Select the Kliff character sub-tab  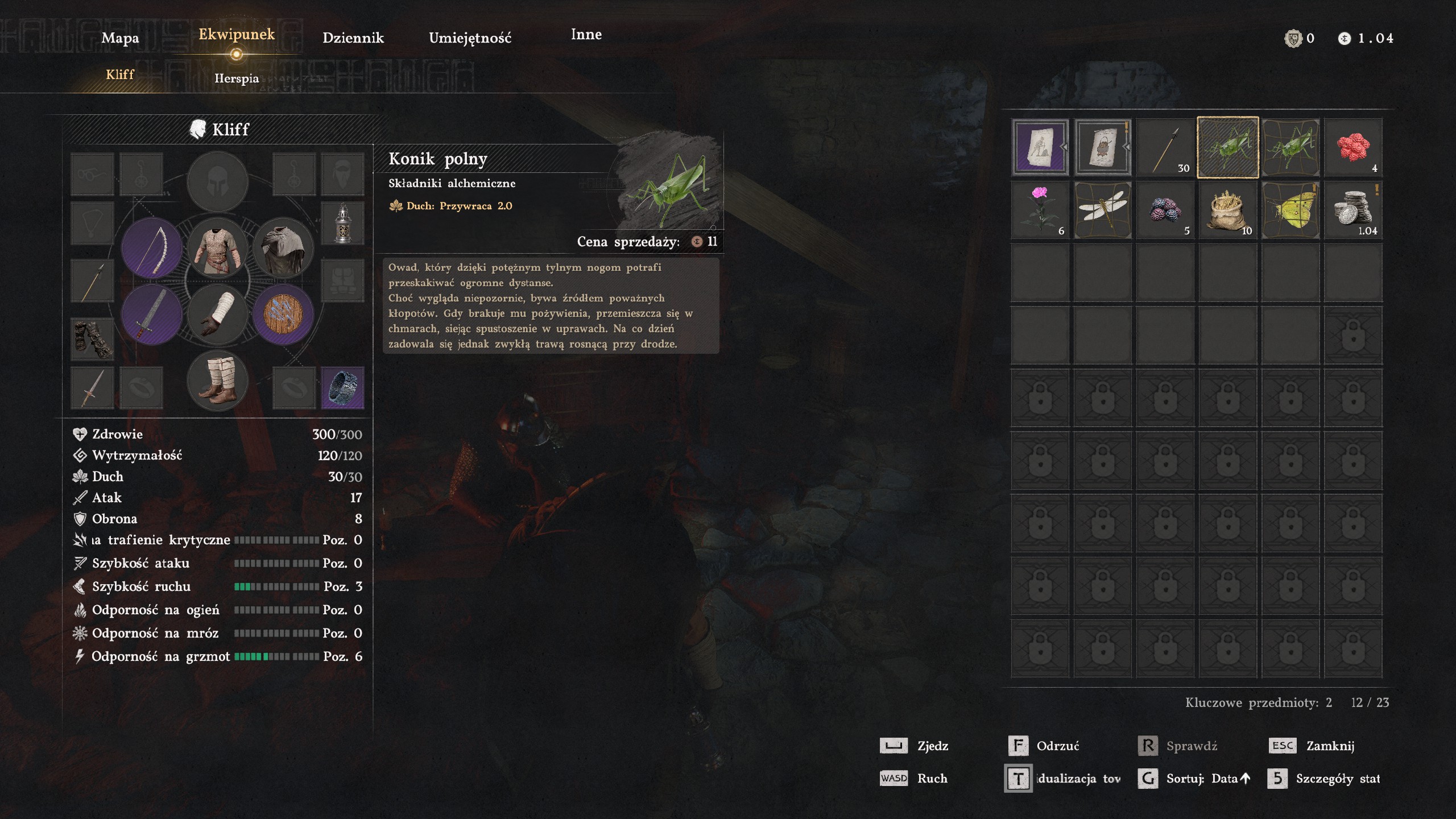coord(119,75)
